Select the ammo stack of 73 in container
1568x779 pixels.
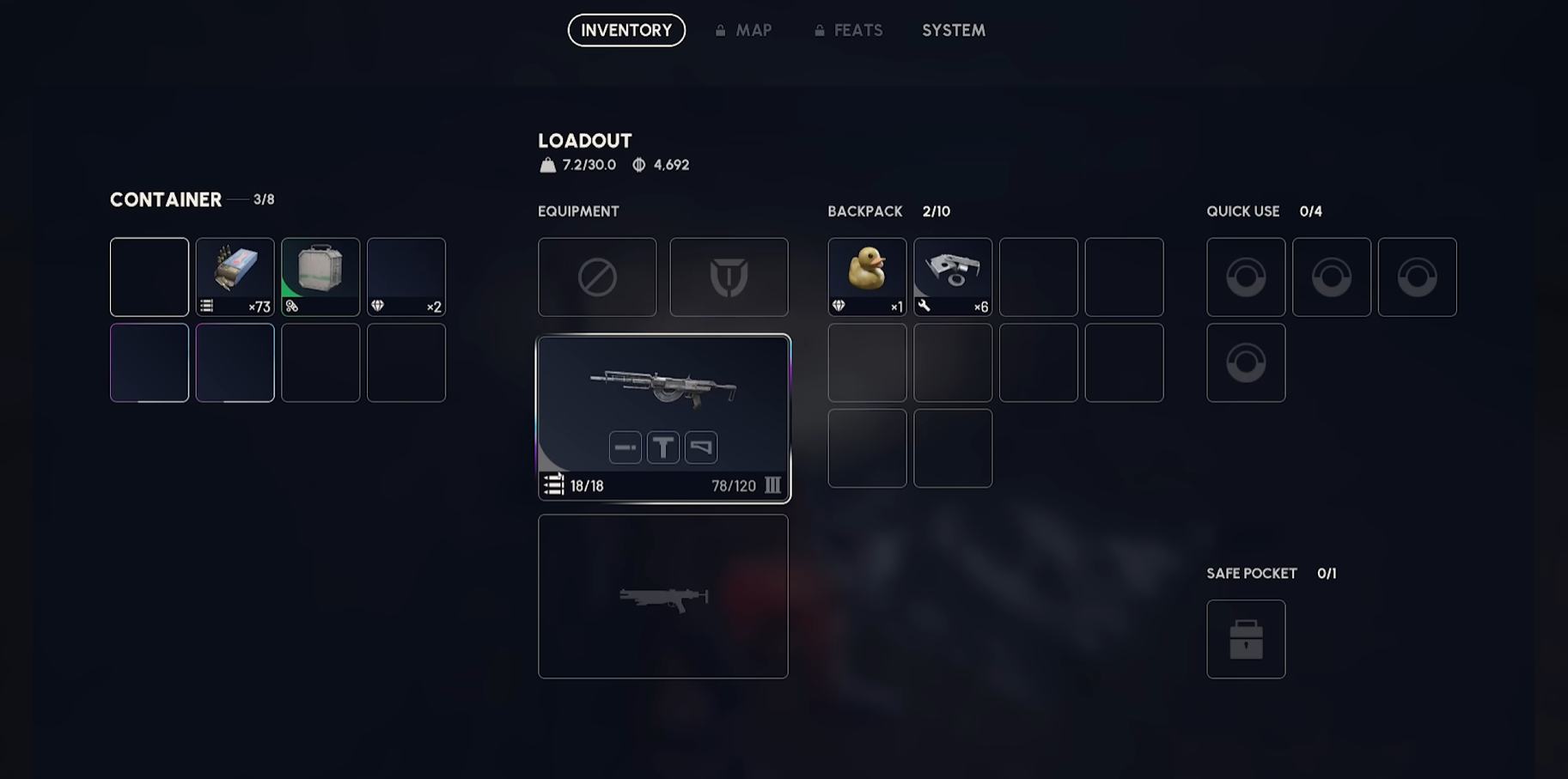235,277
